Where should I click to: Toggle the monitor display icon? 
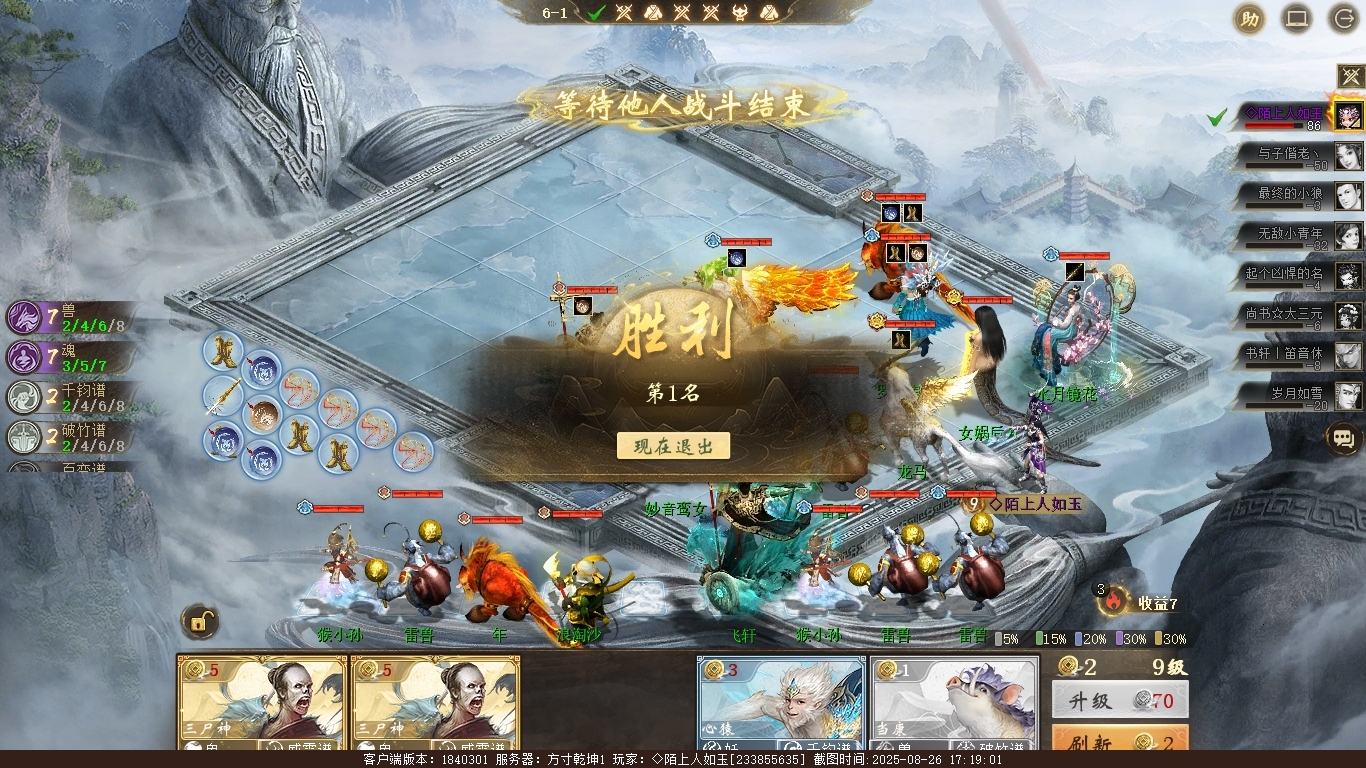pos(1296,19)
